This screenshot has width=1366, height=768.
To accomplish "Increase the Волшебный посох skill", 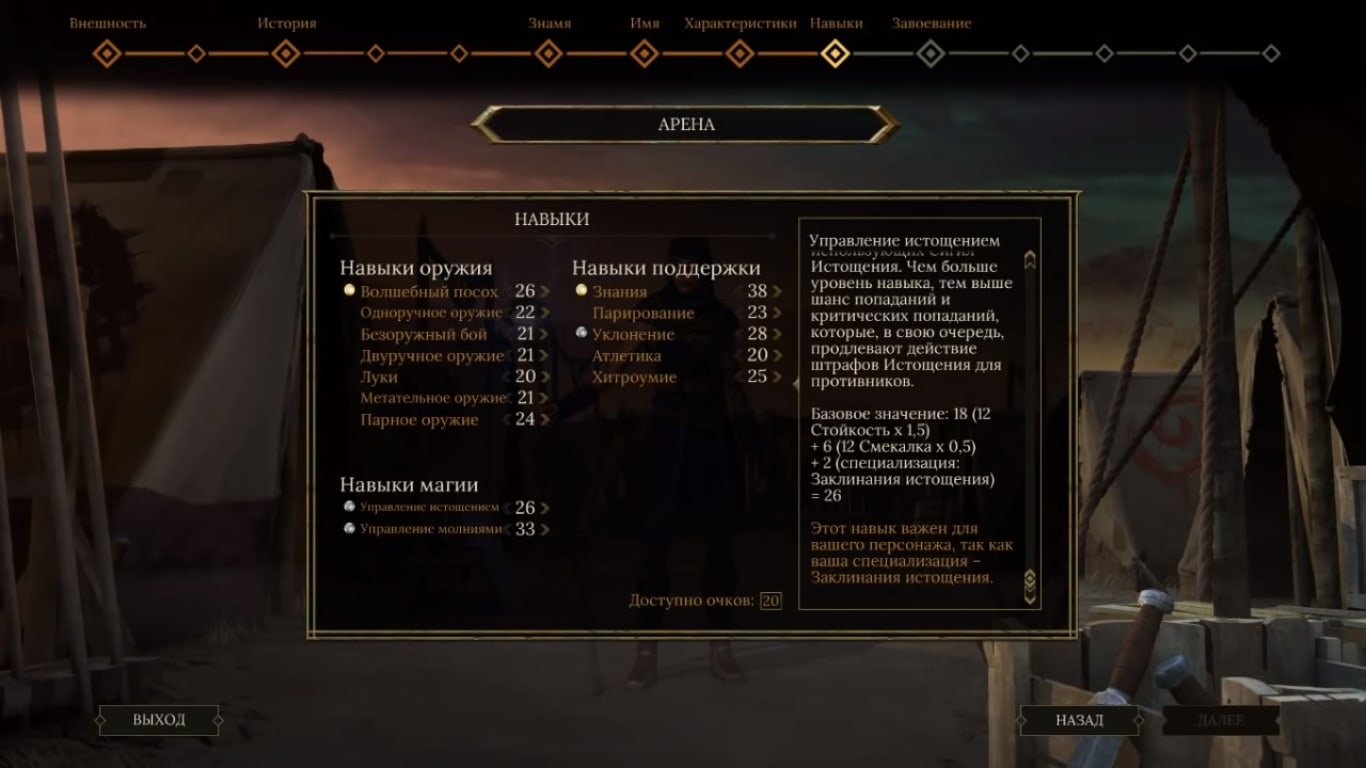I will tap(546, 292).
